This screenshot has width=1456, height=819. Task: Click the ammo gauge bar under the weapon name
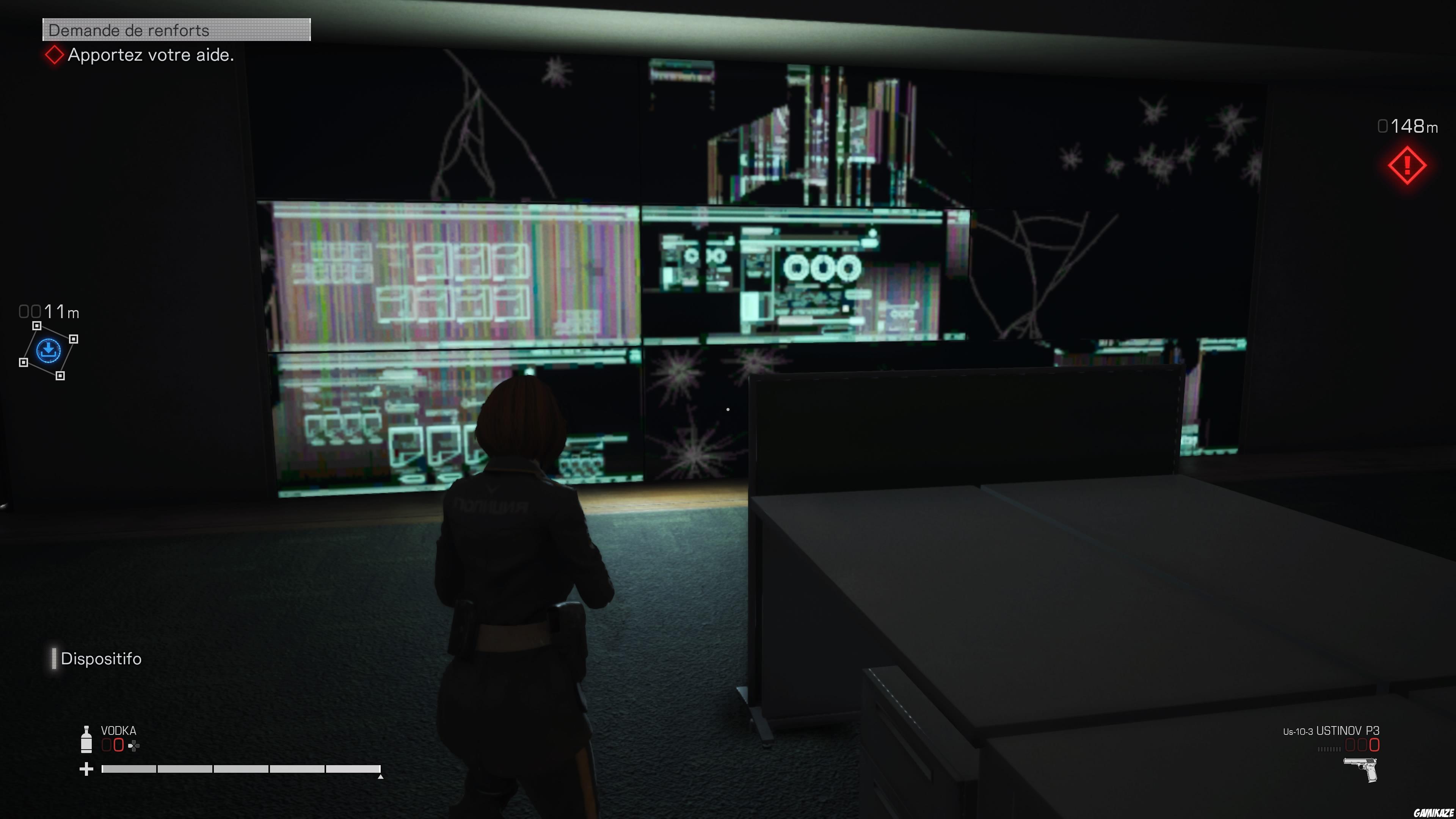click(x=1330, y=750)
